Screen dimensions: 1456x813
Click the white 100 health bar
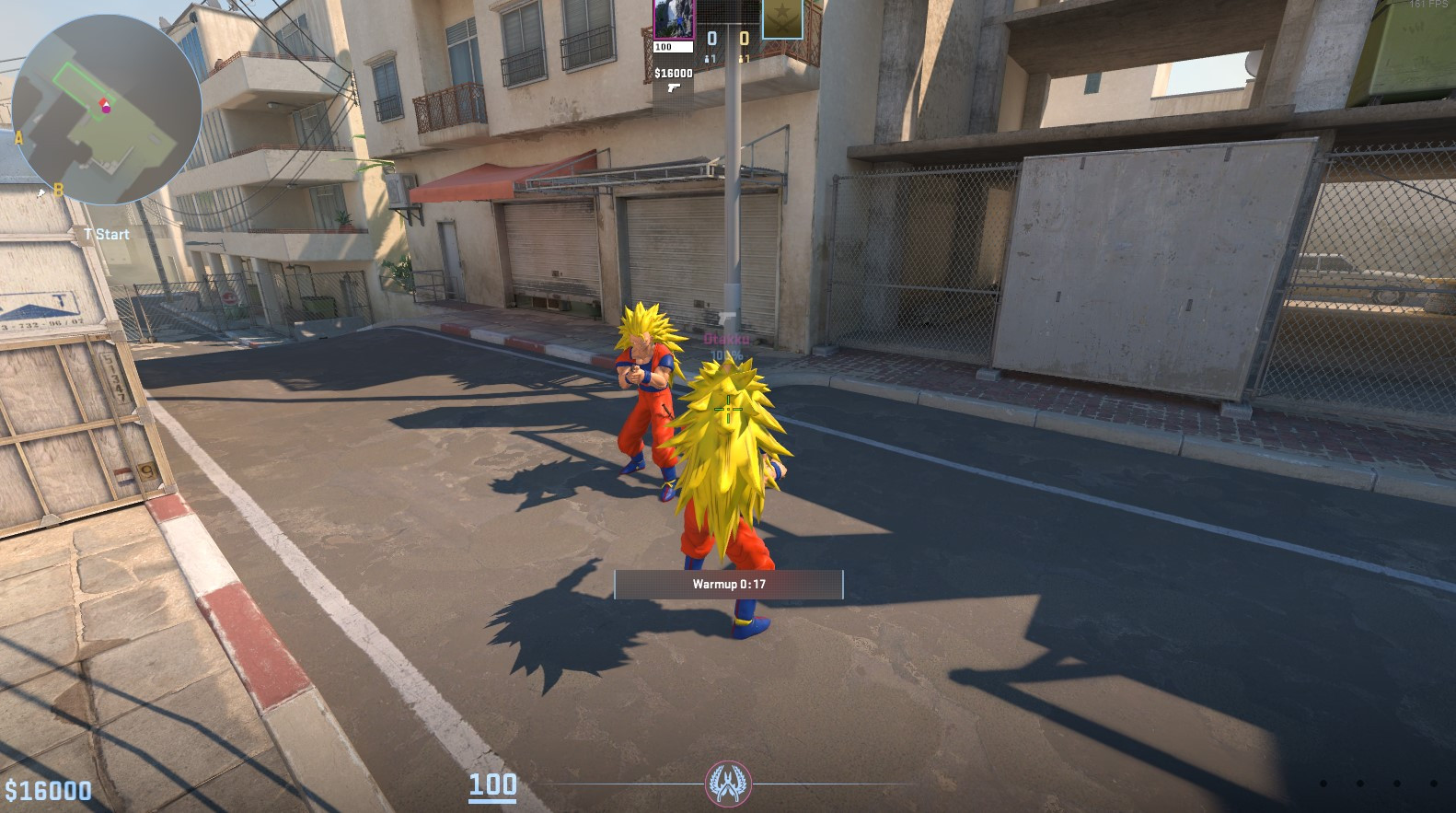click(673, 47)
